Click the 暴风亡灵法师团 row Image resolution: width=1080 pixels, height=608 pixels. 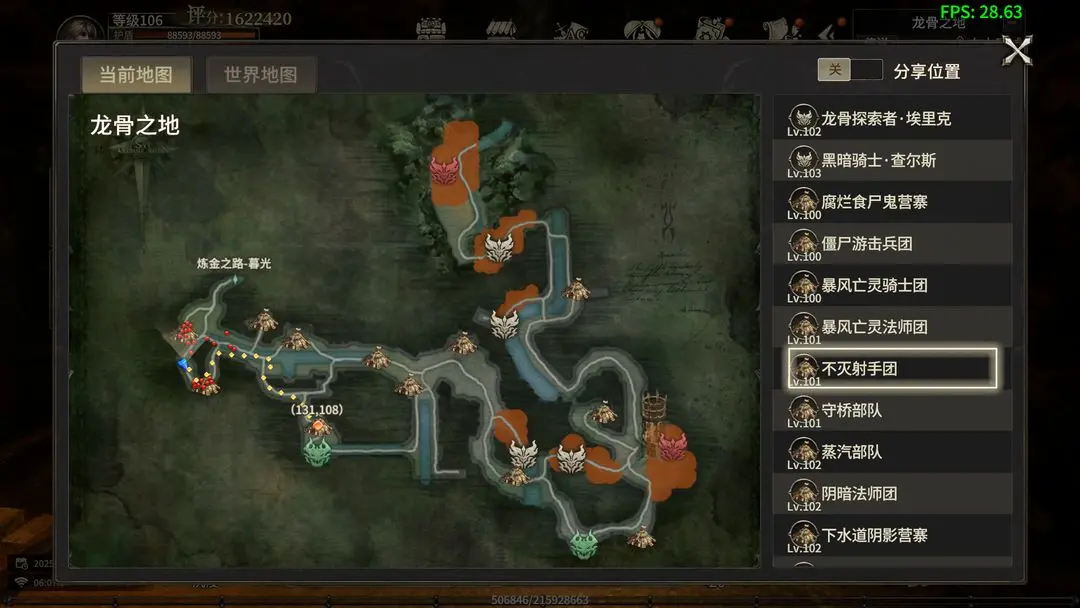(x=892, y=327)
